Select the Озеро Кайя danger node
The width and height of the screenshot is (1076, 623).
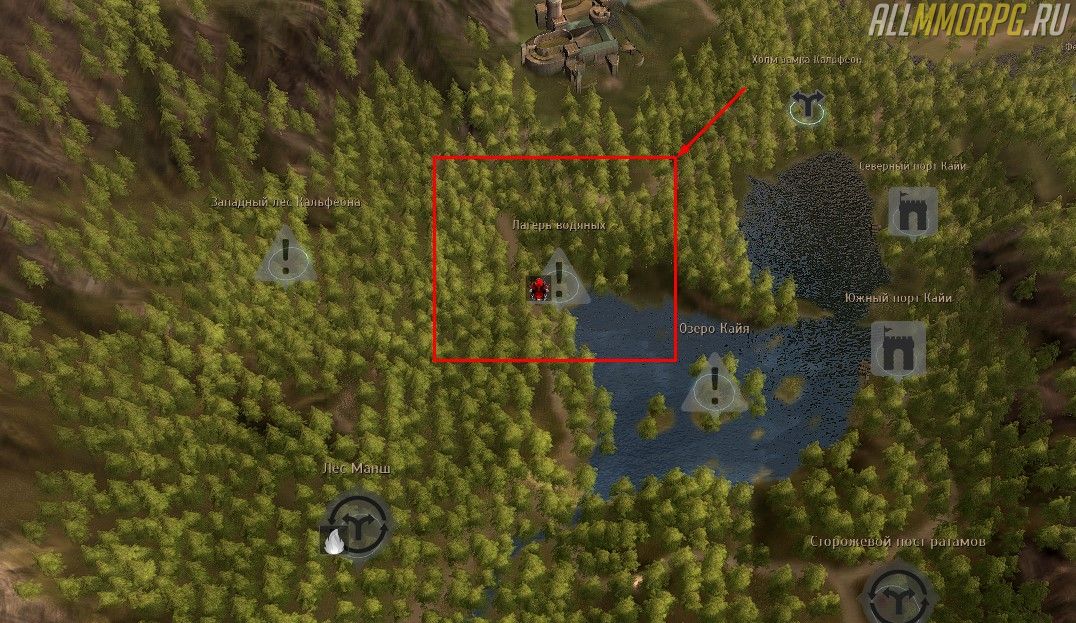[x=714, y=385]
